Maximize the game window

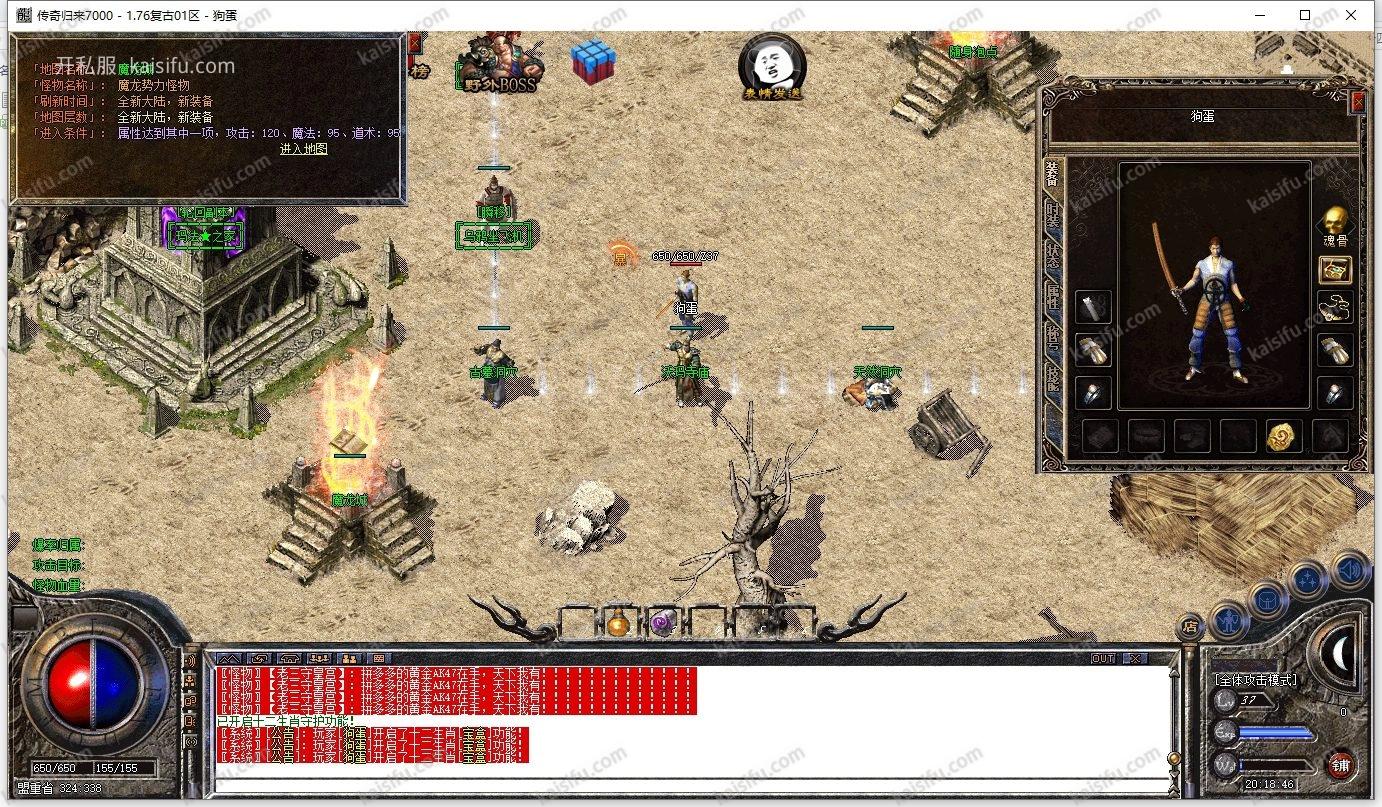[1305, 15]
